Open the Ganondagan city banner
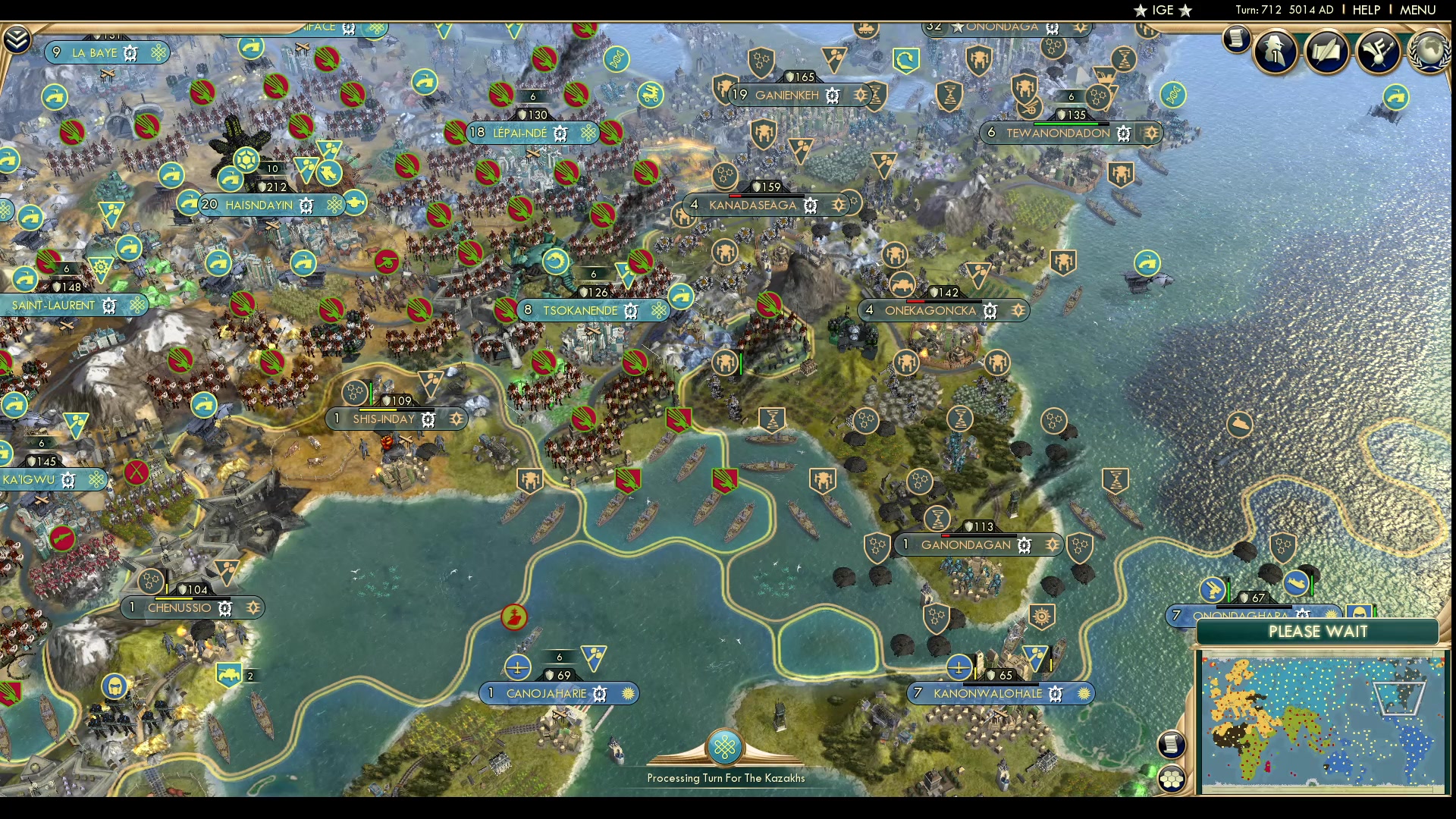 pyautogui.click(x=965, y=545)
